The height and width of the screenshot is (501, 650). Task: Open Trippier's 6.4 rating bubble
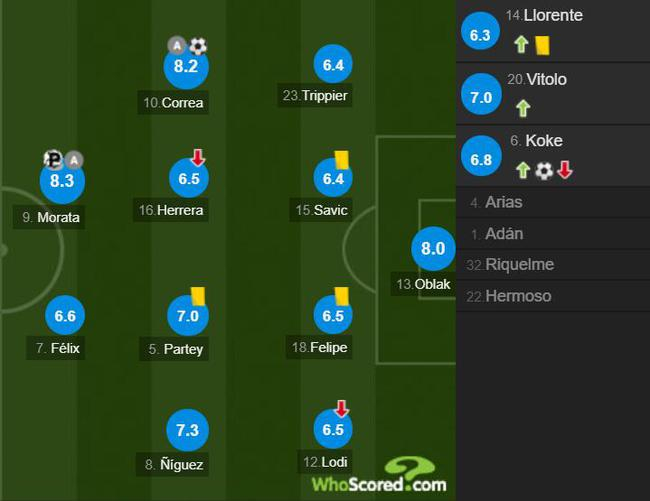(333, 66)
